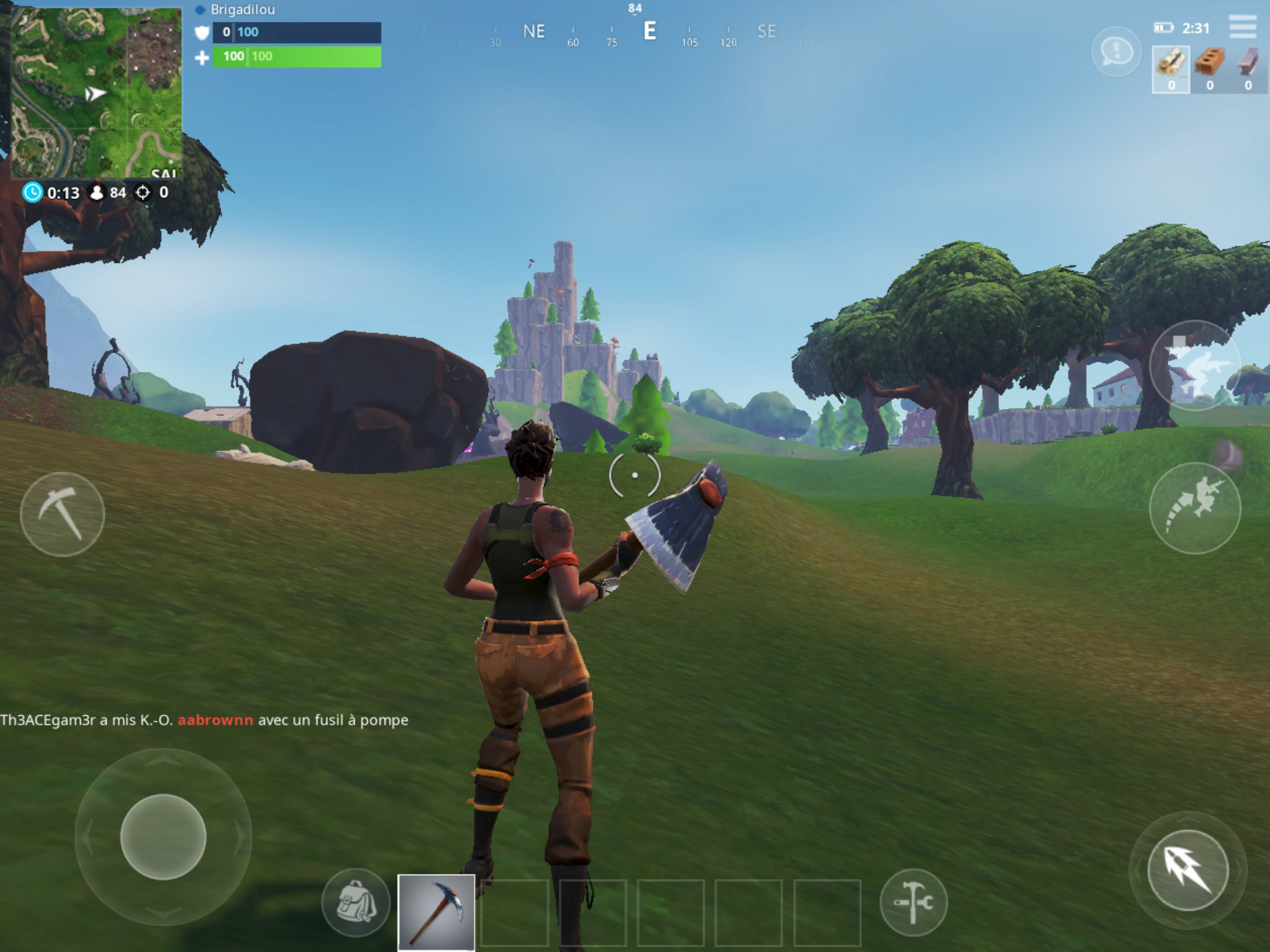Screen dimensions: 1270x952
Task: Select the pickaxe hotbar slot
Action: click(x=436, y=912)
